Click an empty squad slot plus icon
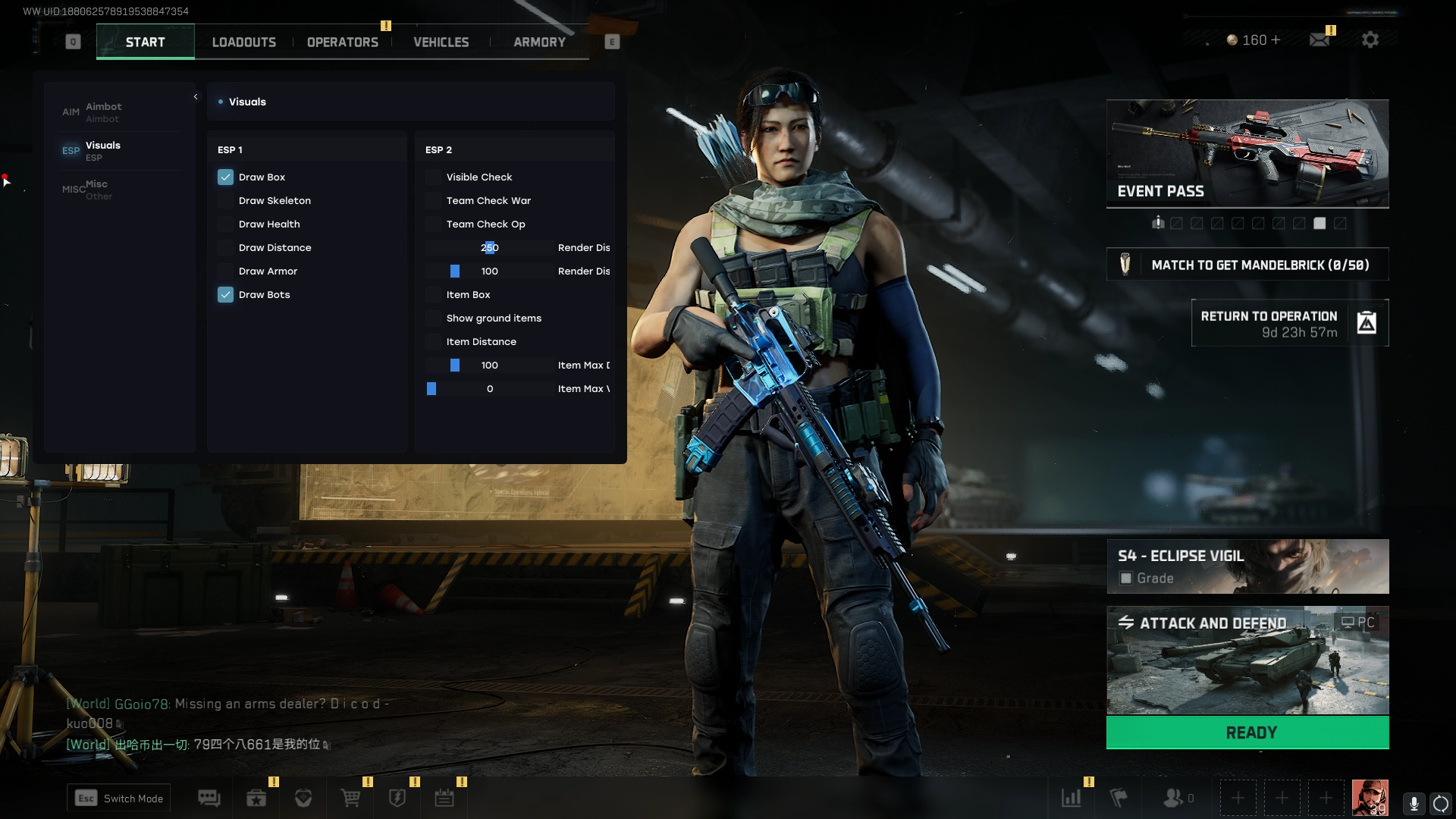The height and width of the screenshot is (819, 1456). click(x=1239, y=797)
